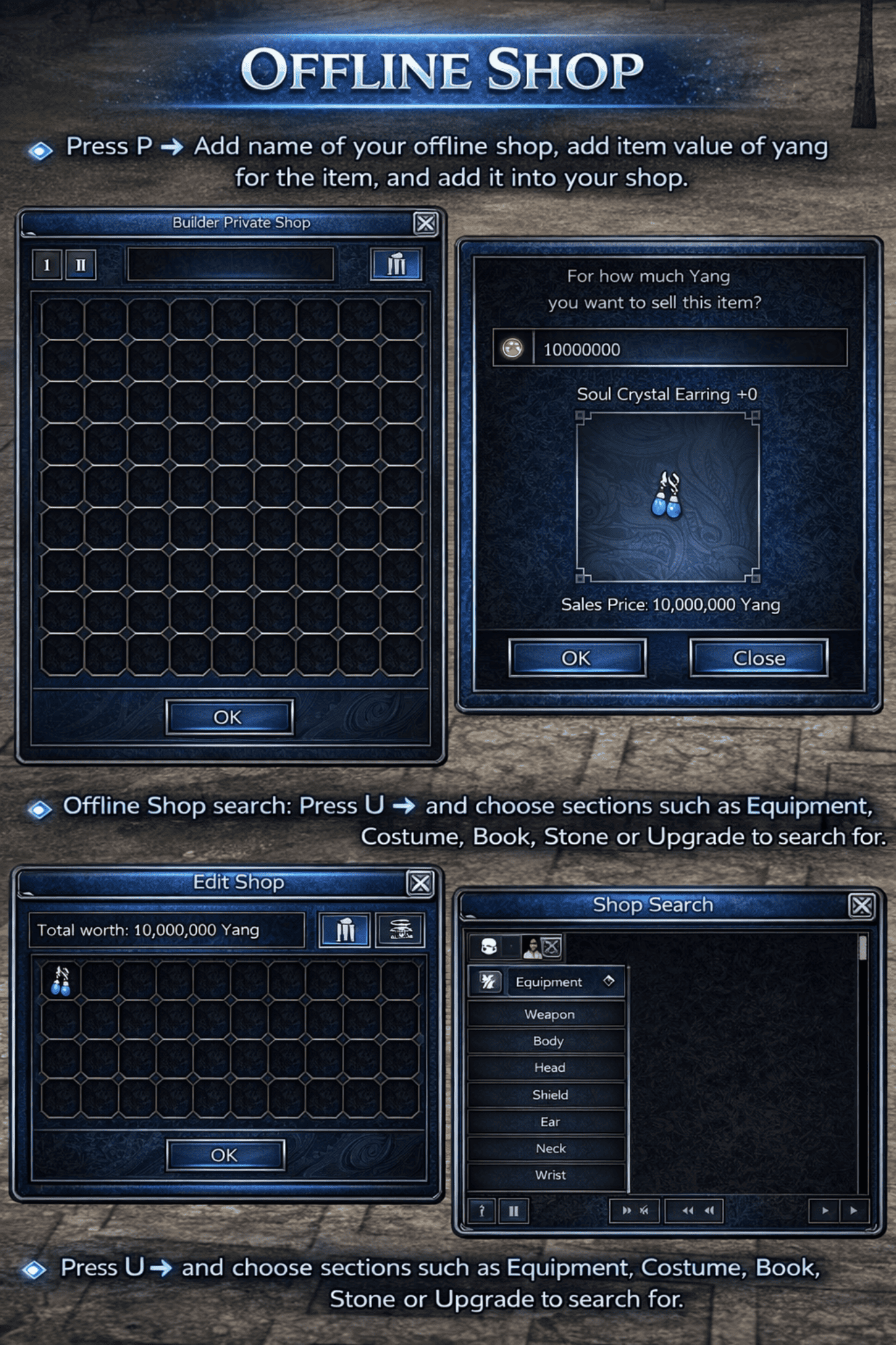896x1345 pixels.
Task: Click the seller portrait icon in Shop Search
Action: [532, 947]
